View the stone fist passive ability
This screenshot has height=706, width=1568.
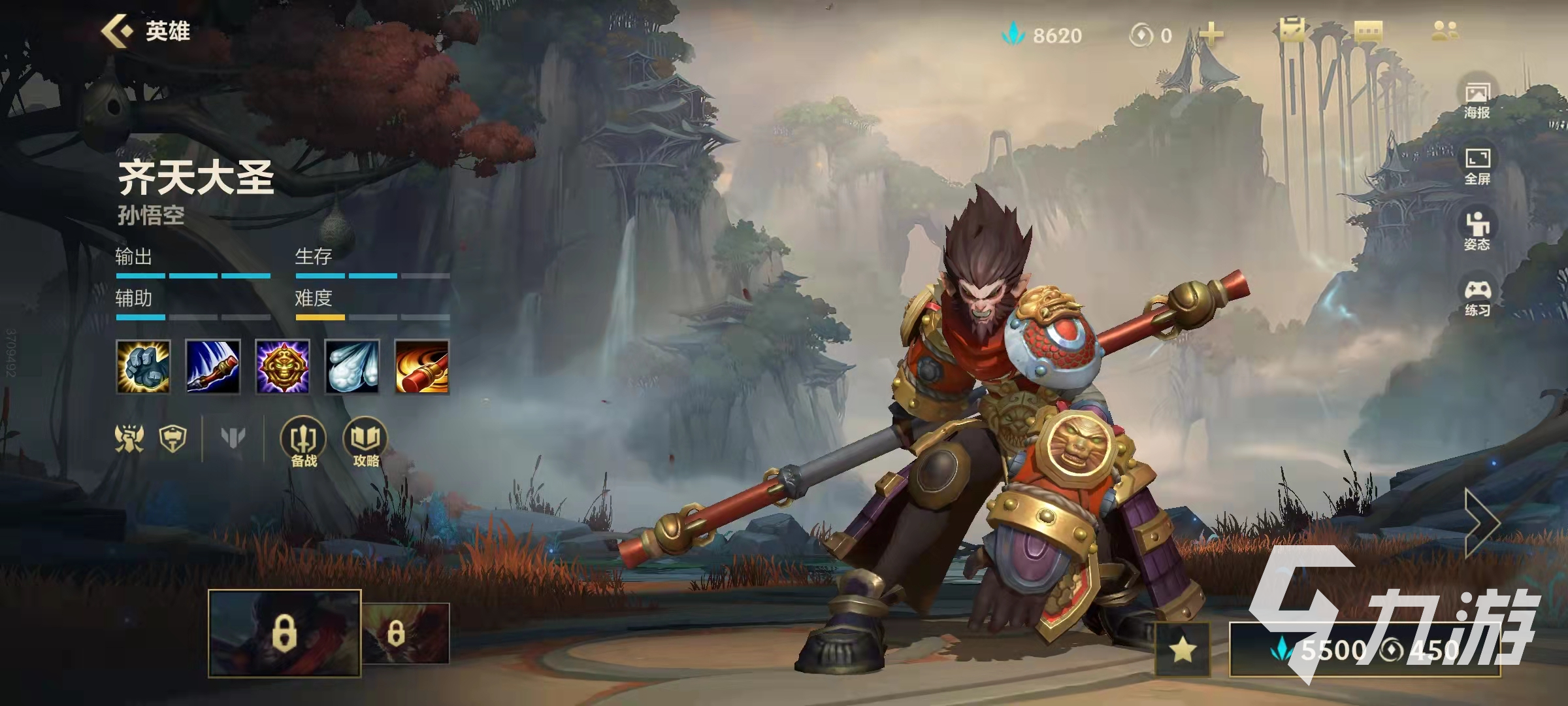[143, 367]
